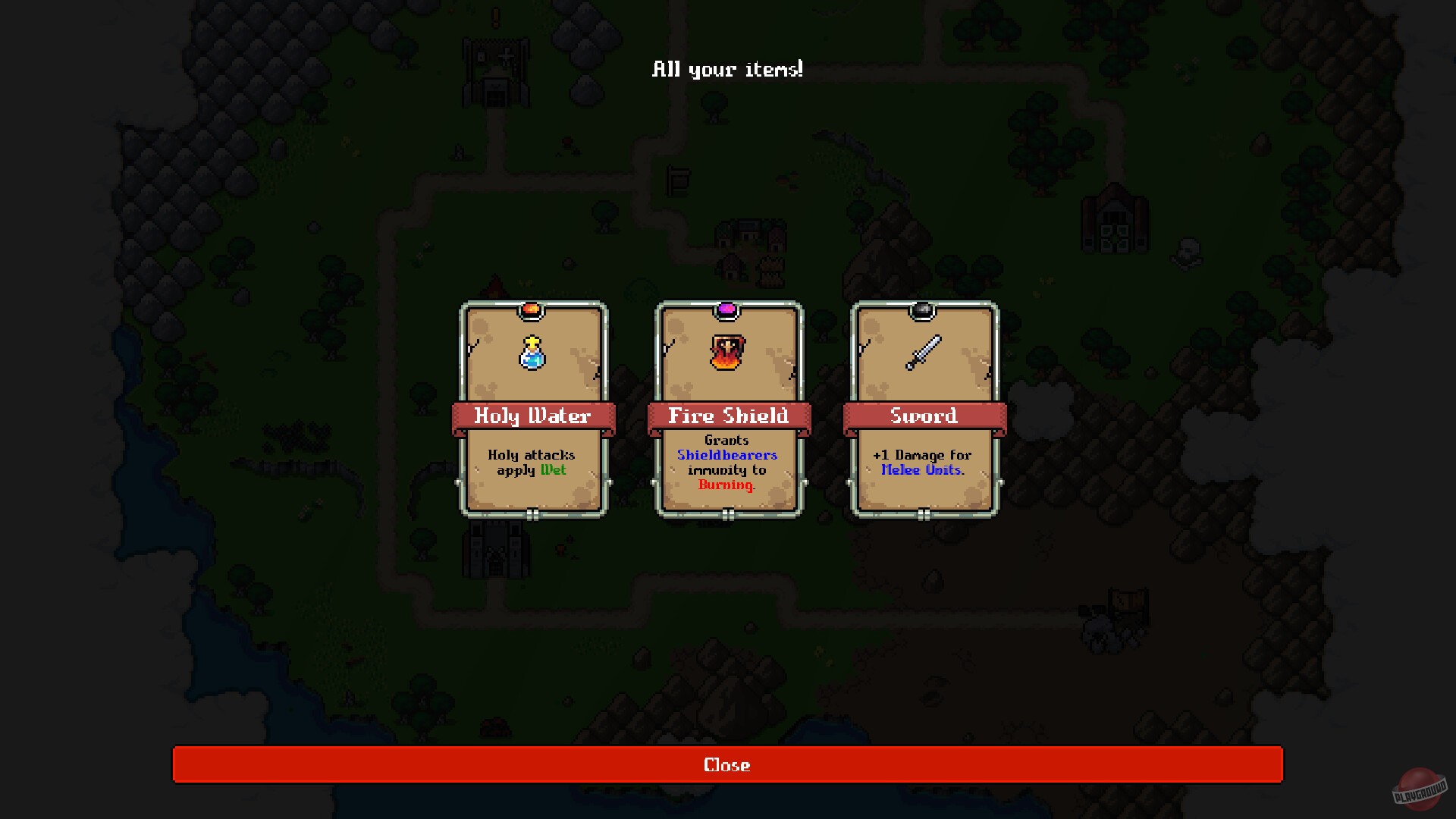Viewport: 1456px width, 819px height.
Task: Click the purple gem atop the Fire Shield card
Action: point(728,308)
